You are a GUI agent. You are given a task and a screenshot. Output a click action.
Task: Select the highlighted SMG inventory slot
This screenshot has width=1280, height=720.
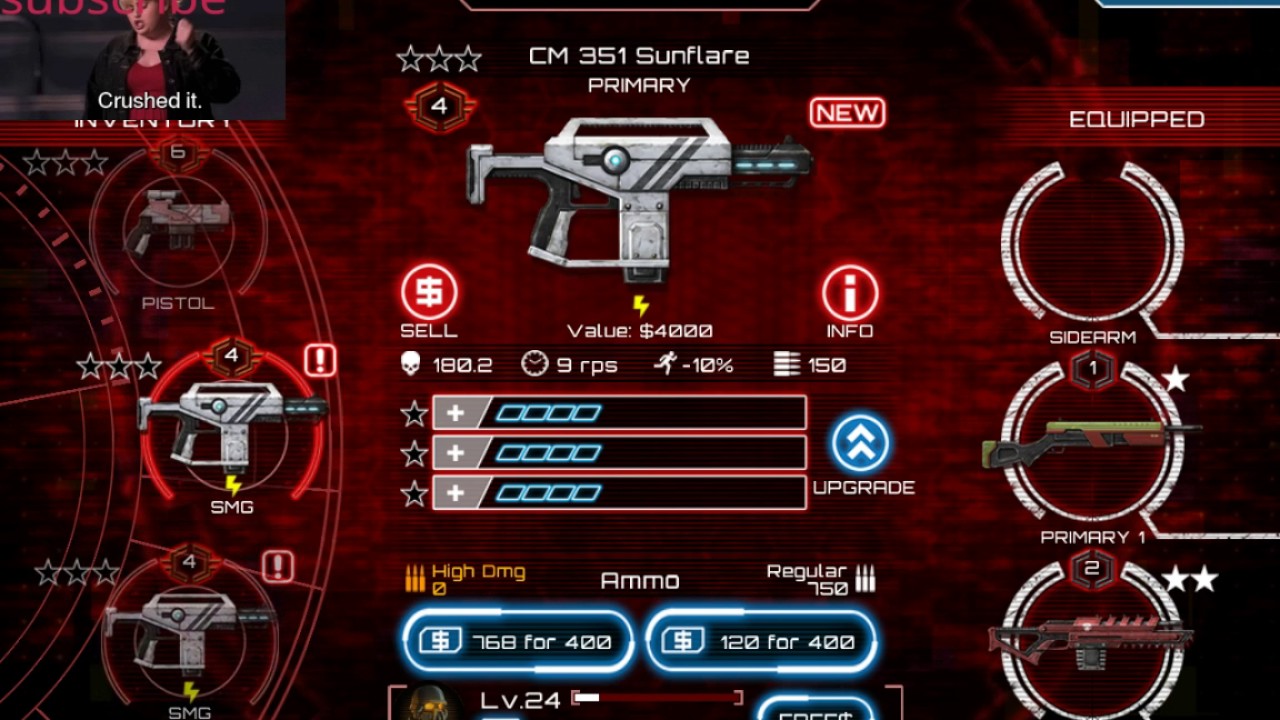(x=232, y=425)
